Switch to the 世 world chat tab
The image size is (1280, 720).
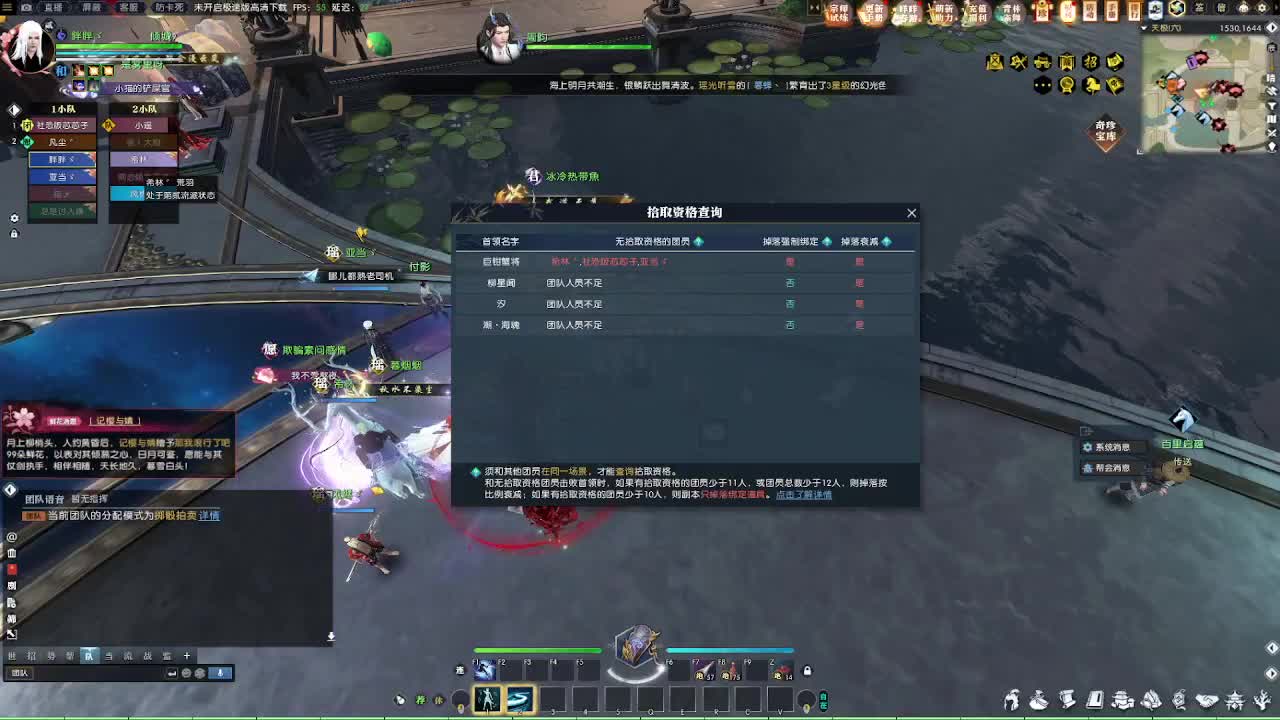point(14,656)
